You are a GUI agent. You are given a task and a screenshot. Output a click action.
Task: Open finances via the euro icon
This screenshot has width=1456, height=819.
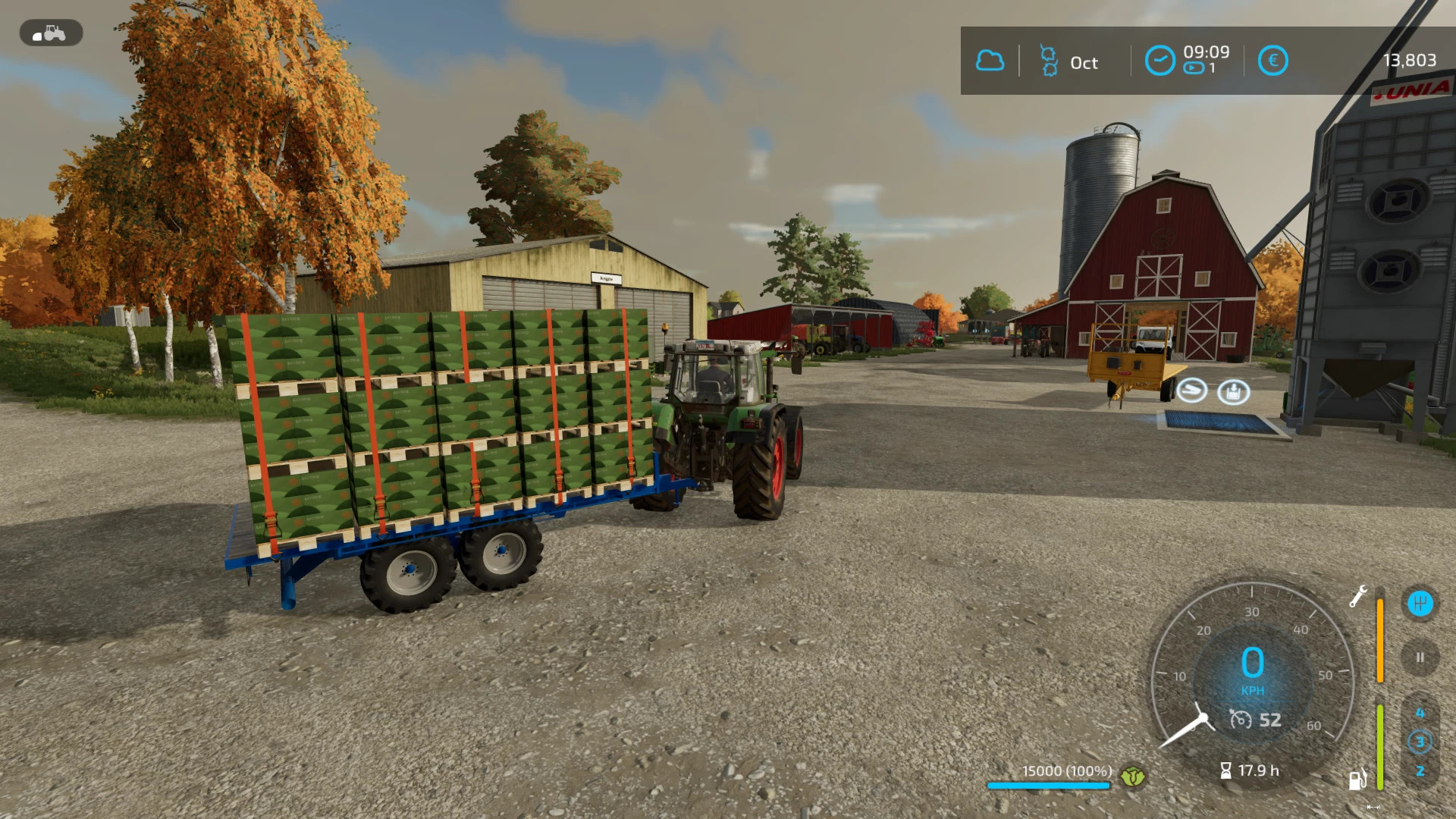pos(1273,61)
